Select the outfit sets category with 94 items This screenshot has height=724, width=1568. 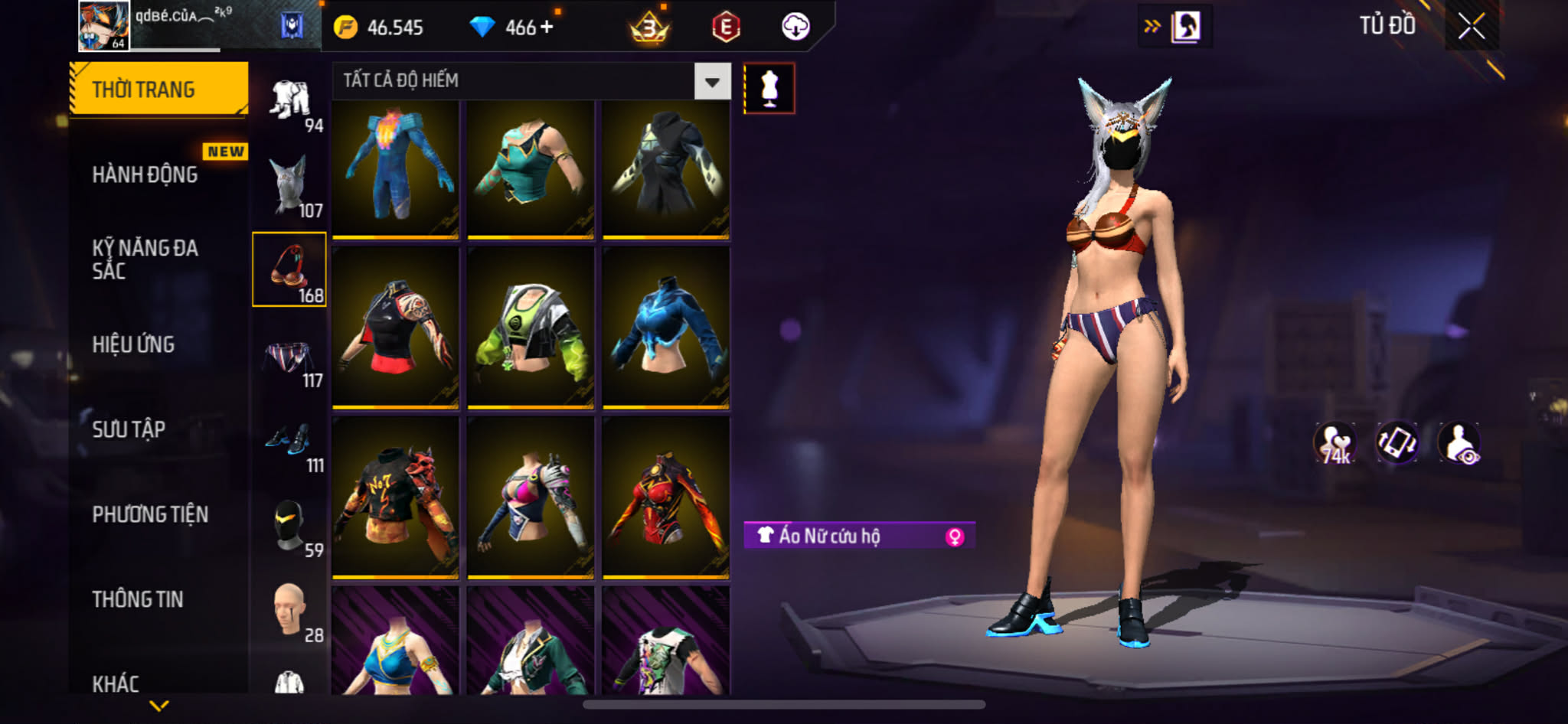click(290, 102)
